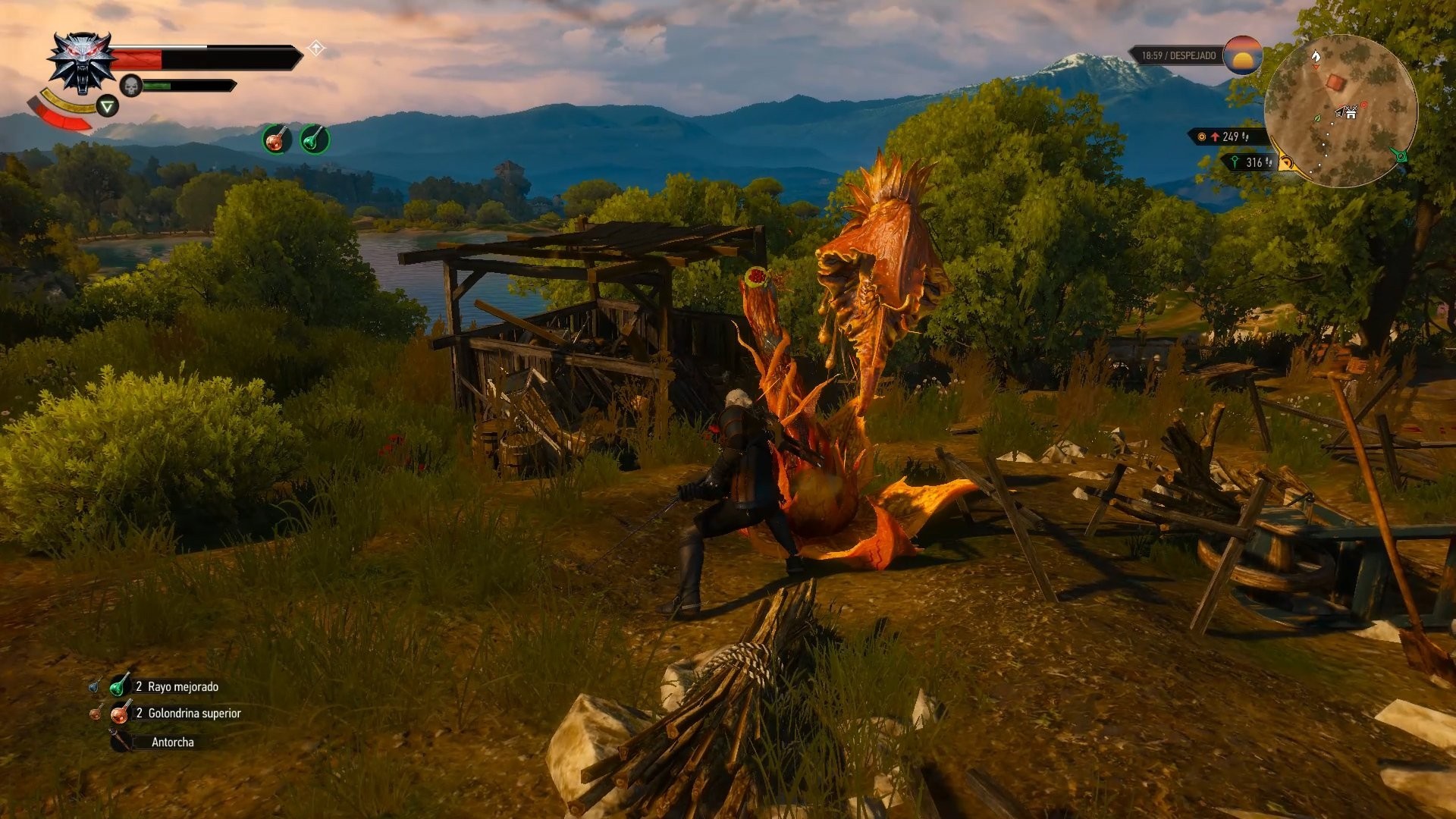Click the green herb marker on minimap
The width and height of the screenshot is (1456, 819).
[1317, 118]
